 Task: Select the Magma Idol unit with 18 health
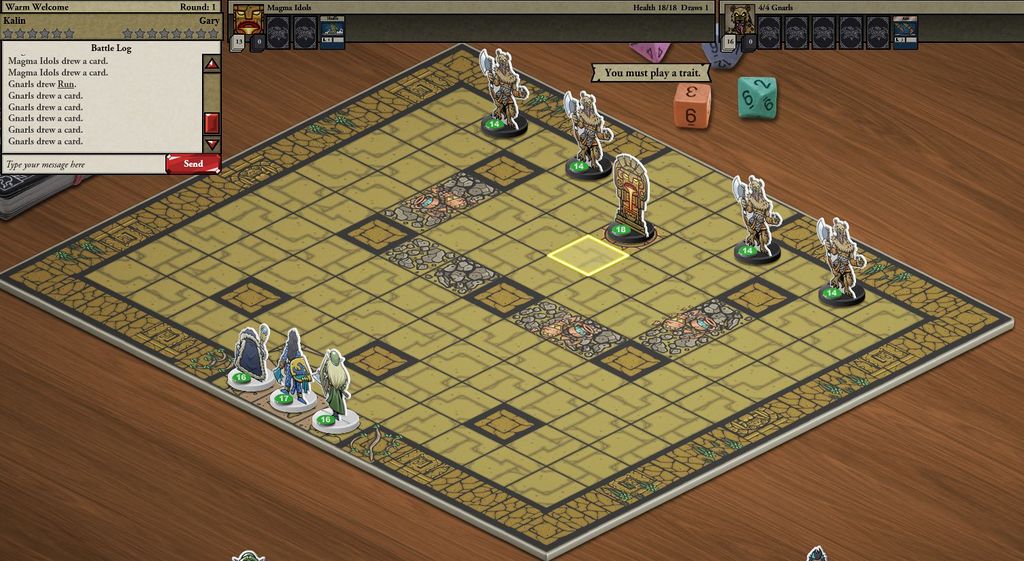pyautogui.click(x=630, y=200)
